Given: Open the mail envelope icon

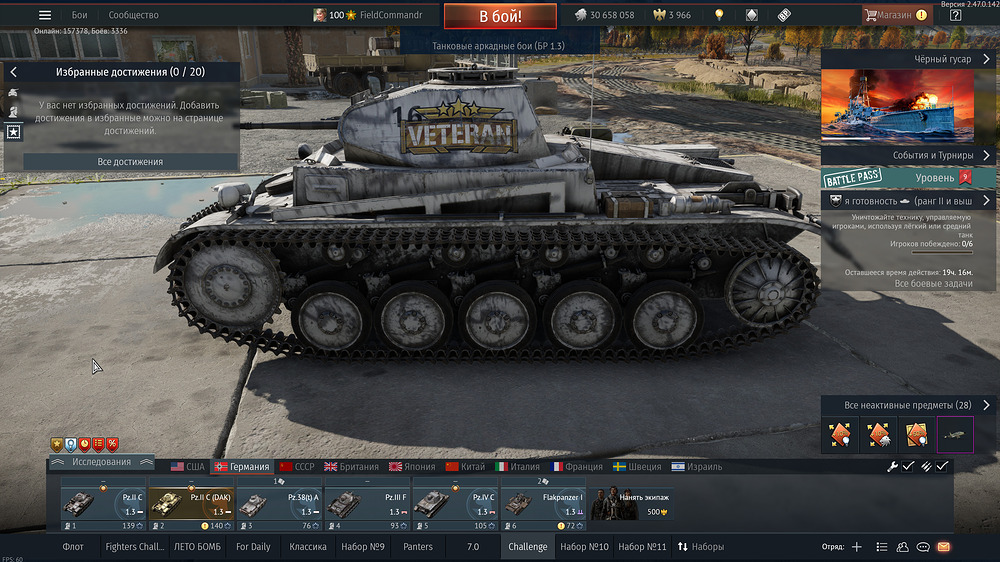Looking at the screenshot, I should pos(943,547).
